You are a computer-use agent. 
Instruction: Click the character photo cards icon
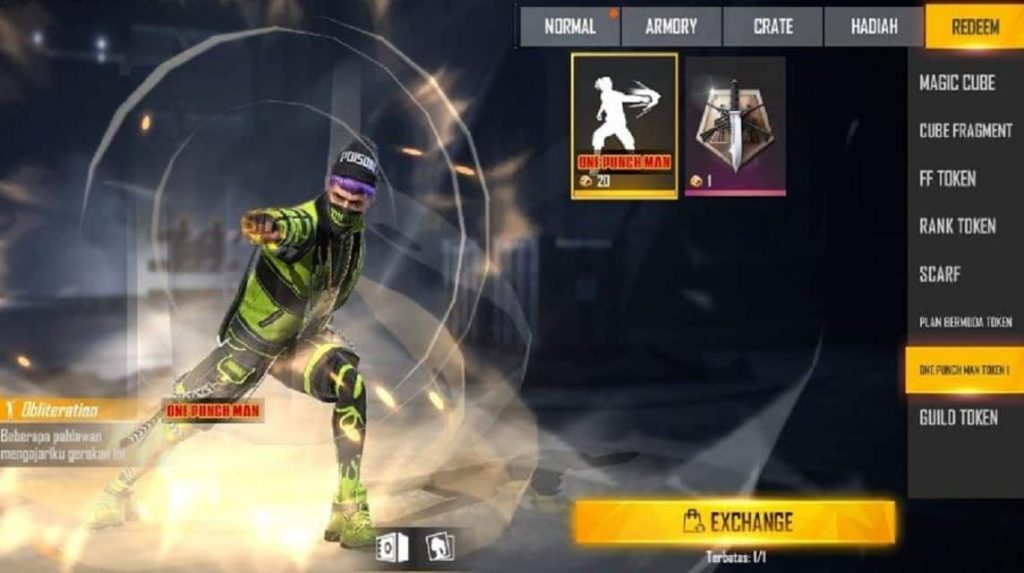pyautogui.click(x=439, y=547)
